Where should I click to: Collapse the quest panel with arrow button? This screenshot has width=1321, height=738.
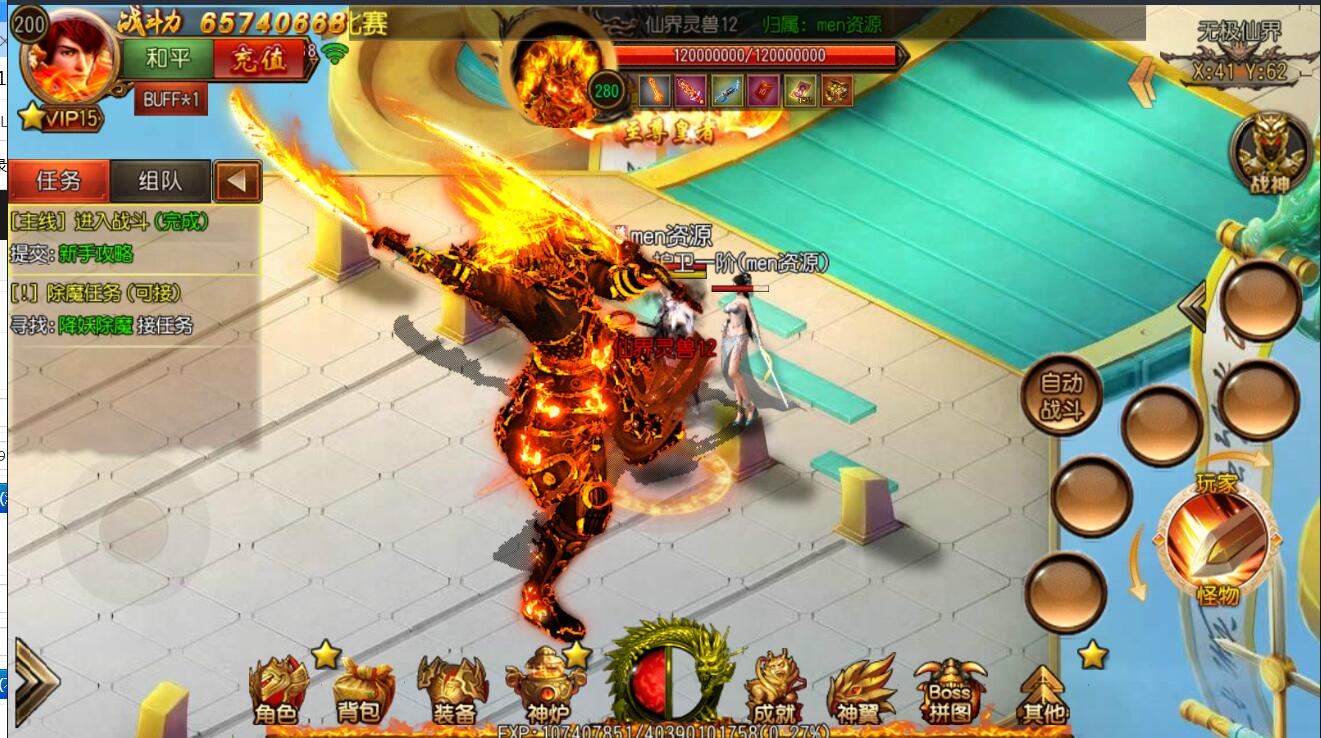[238, 182]
